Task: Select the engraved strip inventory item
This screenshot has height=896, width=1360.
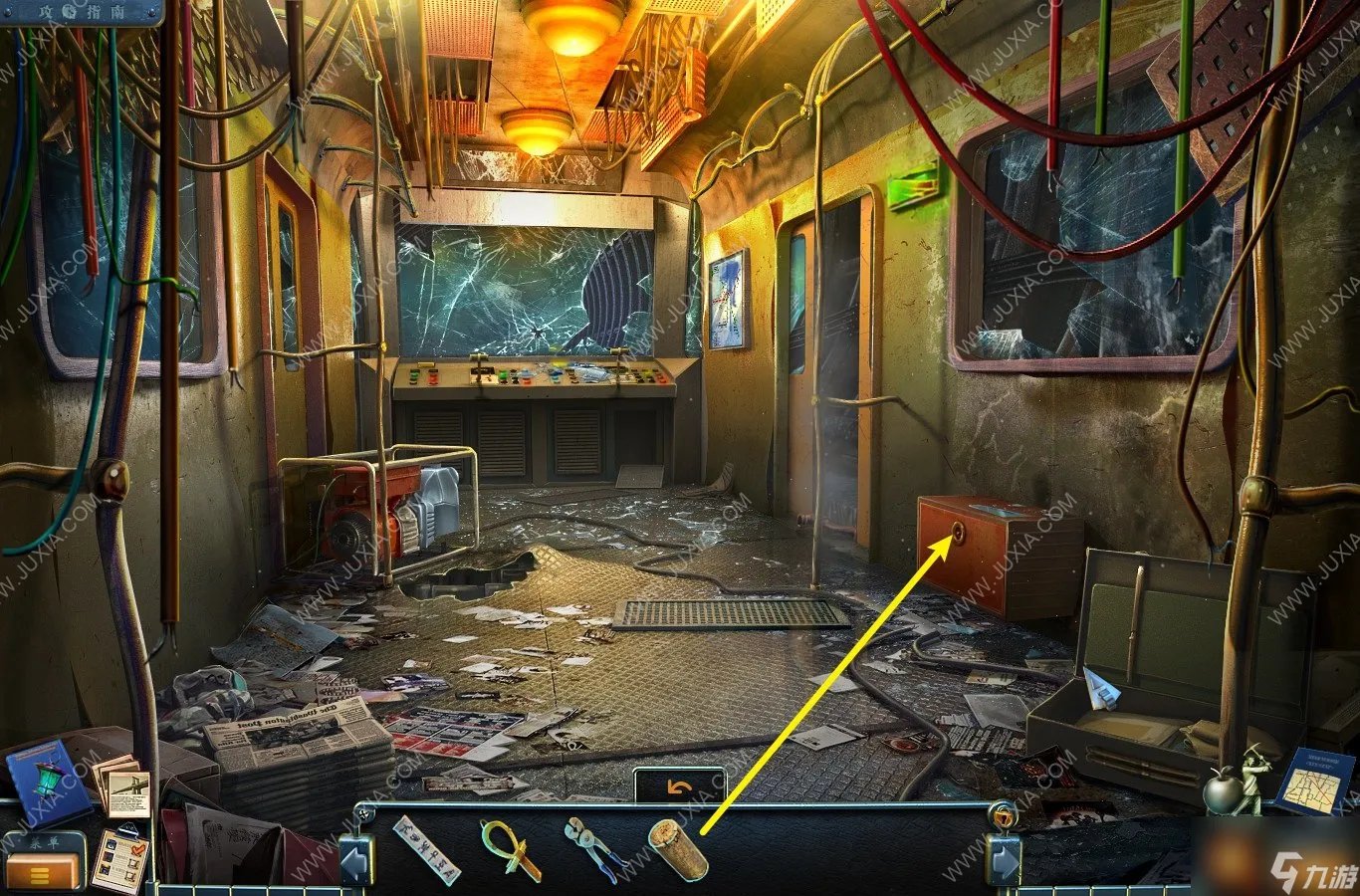Action: click(x=427, y=849)
